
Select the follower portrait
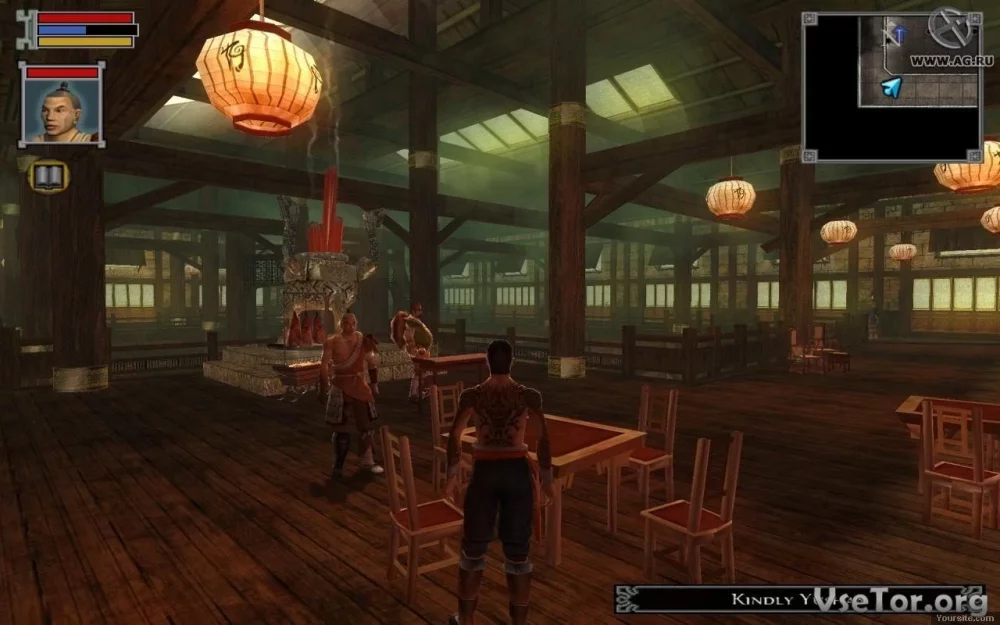coord(62,110)
